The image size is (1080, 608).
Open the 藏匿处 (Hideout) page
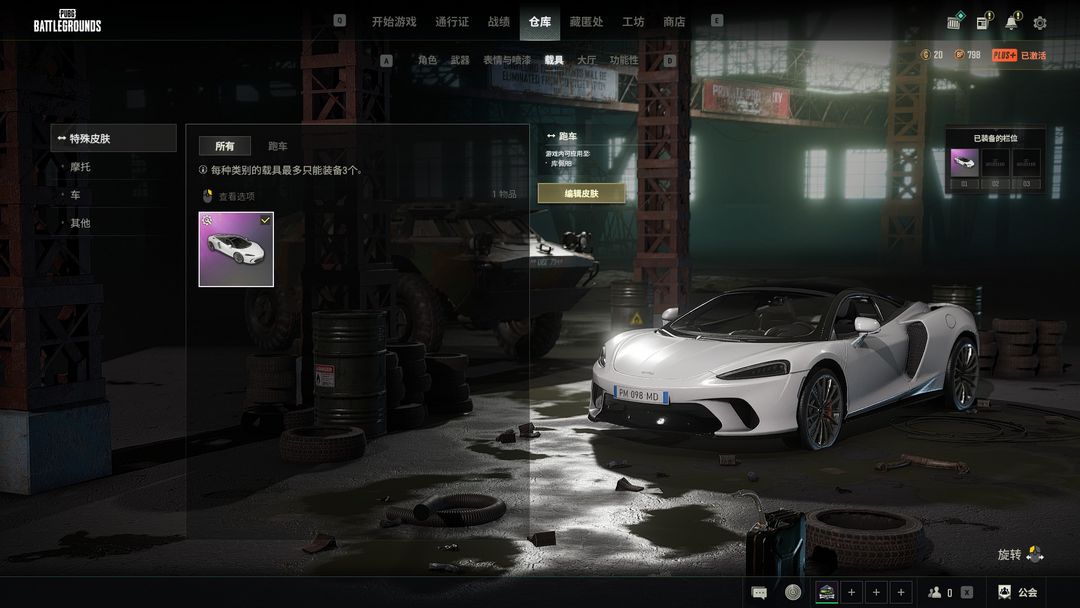[586, 22]
